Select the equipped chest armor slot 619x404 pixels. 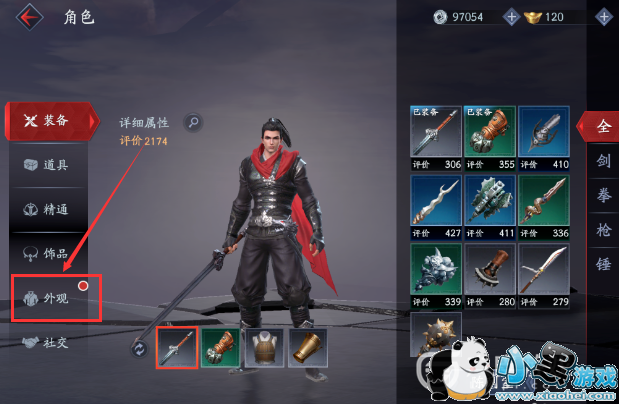coord(263,347)
